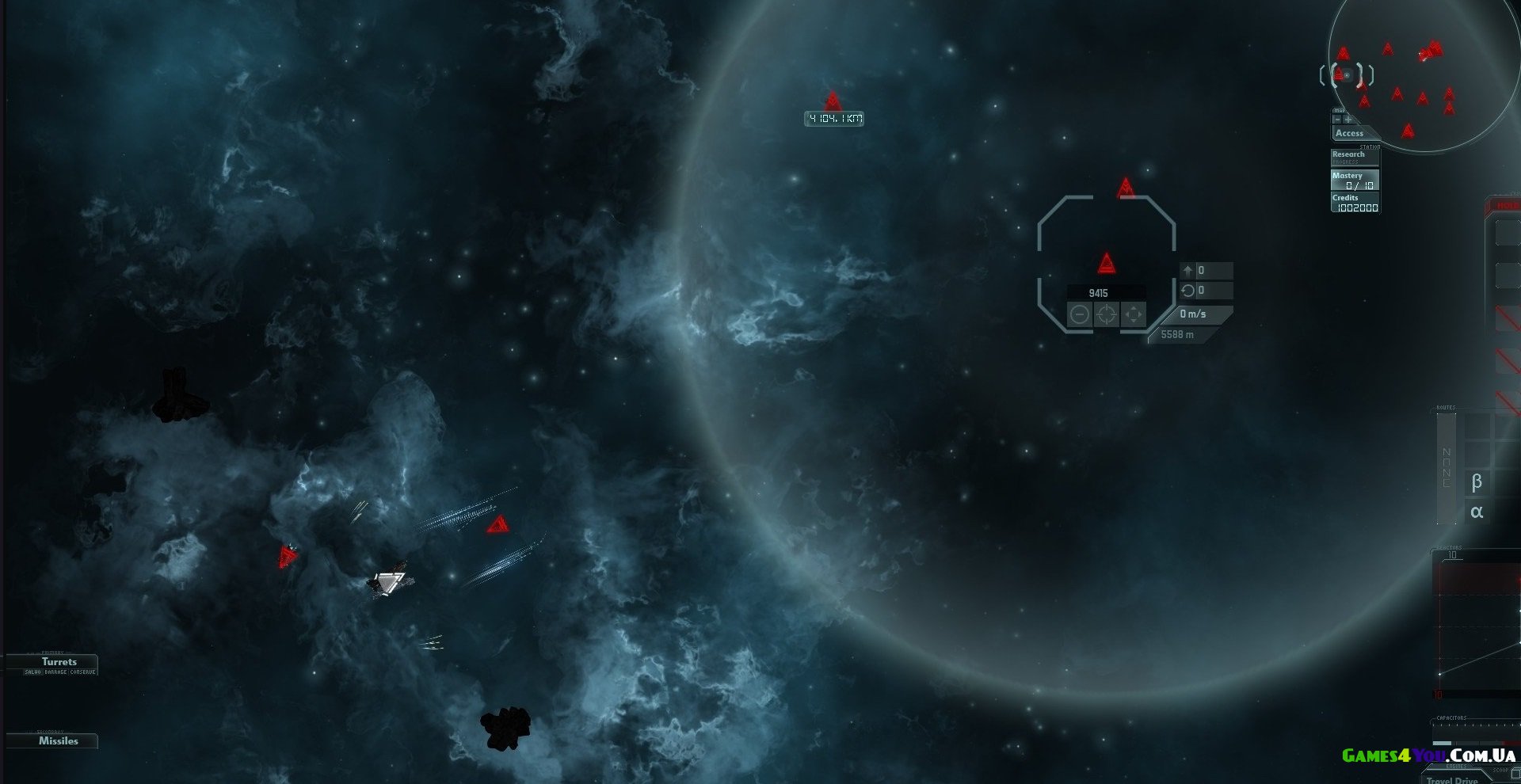
Task: Click the Access station button
Action: tap(1350, 133)
